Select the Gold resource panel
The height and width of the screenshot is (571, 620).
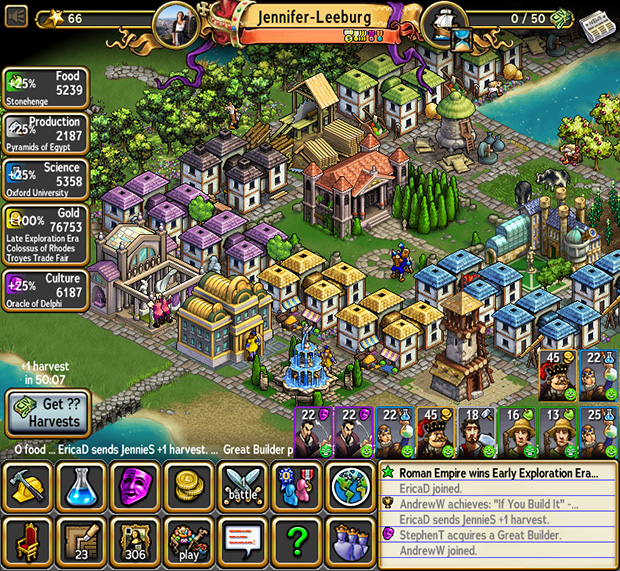[x=46, y=232]
